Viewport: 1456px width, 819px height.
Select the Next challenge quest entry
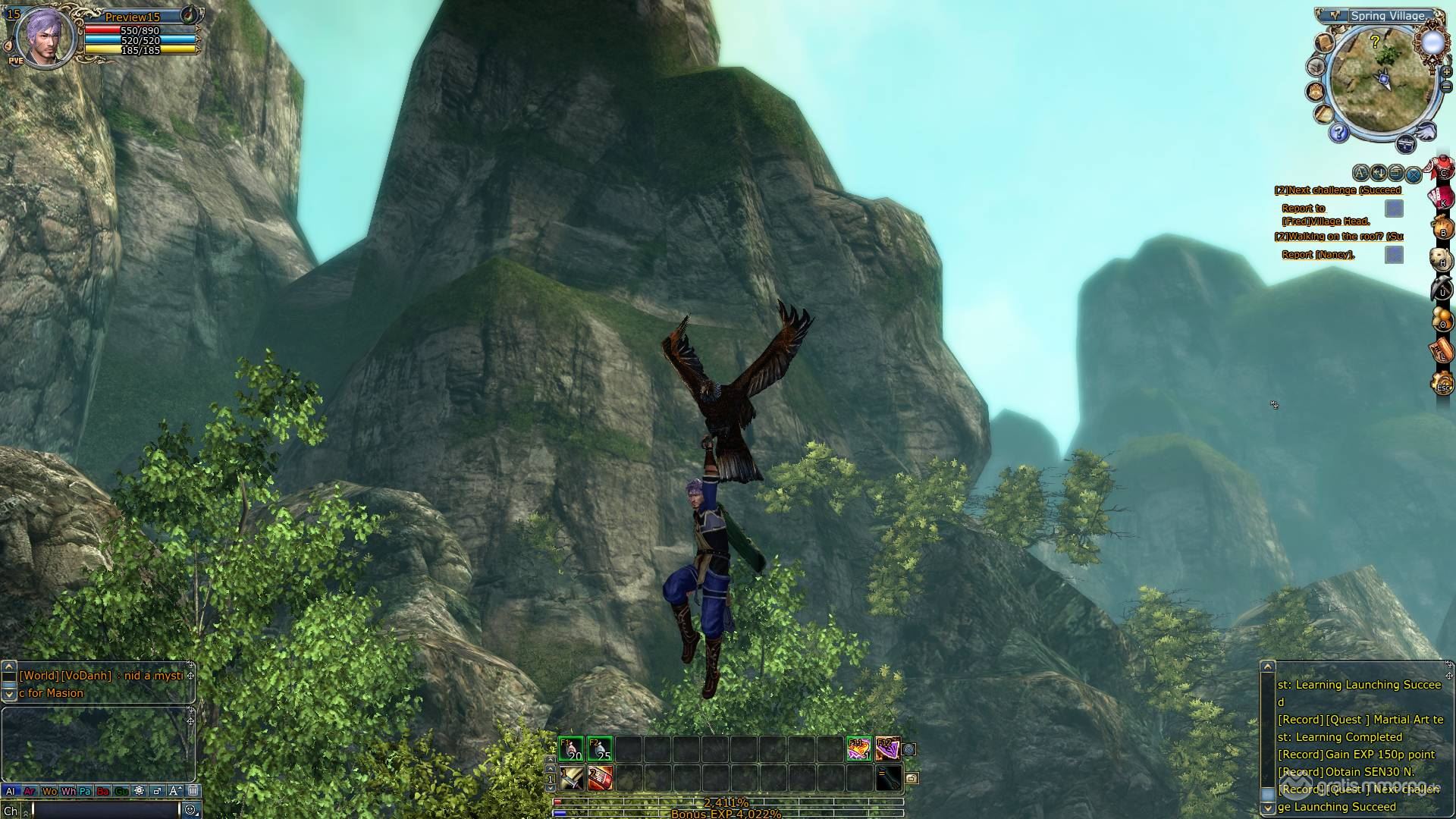click(1338, 190)
